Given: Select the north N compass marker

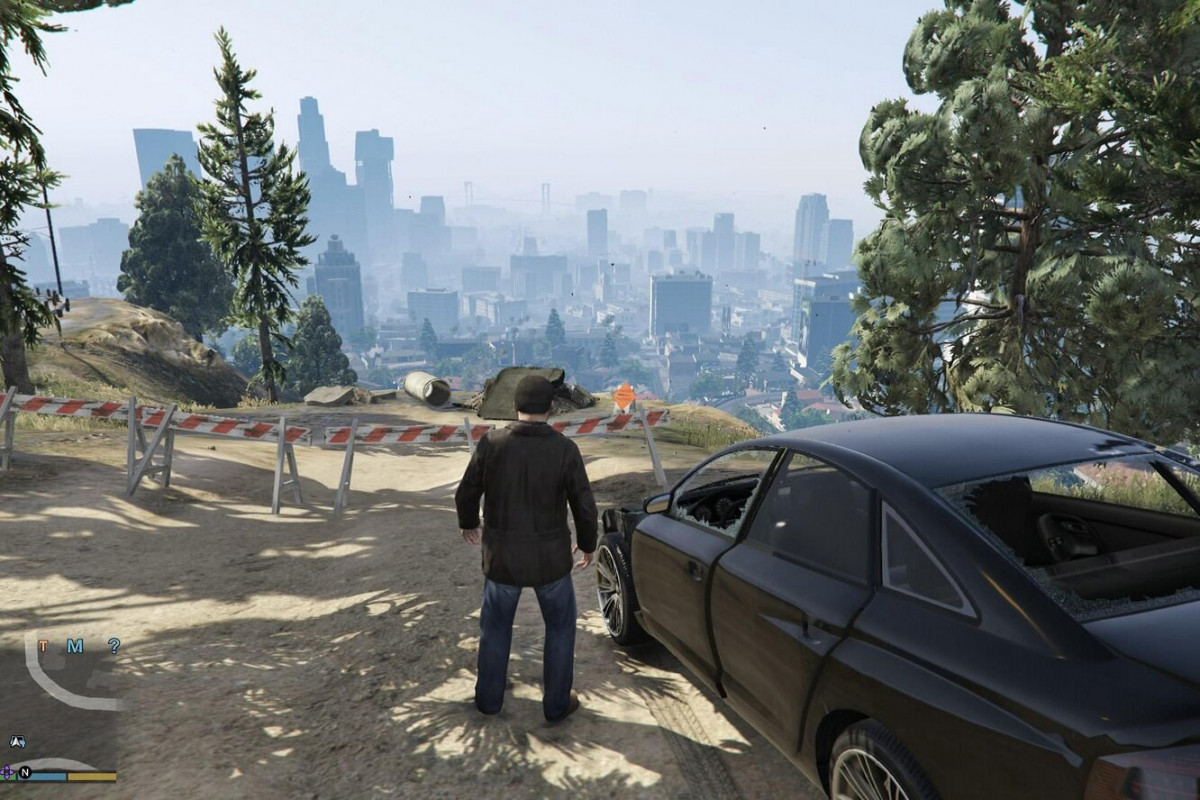Looking at the screenshot, I should coord(25,772).
